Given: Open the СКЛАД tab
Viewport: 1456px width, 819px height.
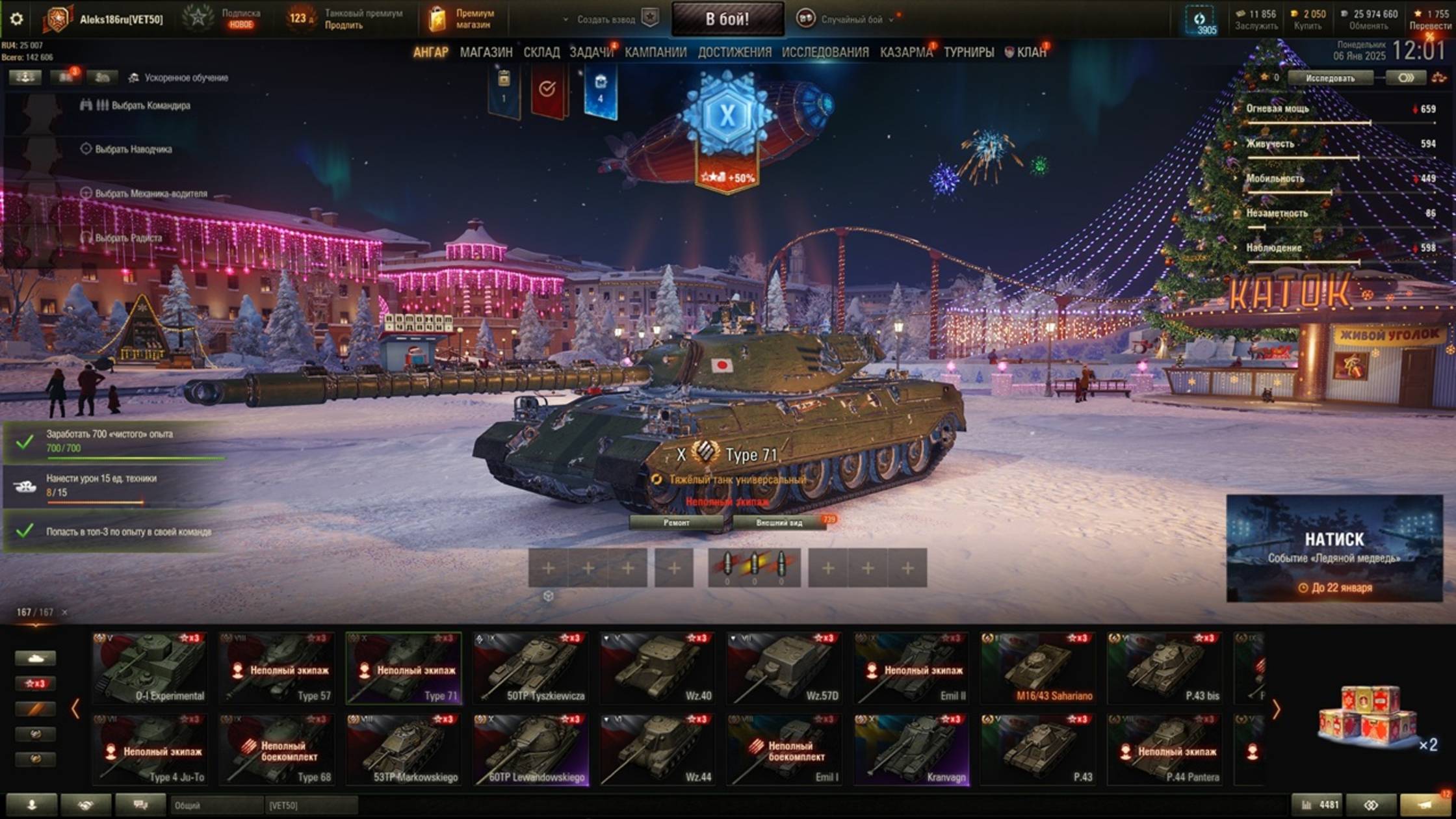Looking at the screenshot, I should coord(541,52).
